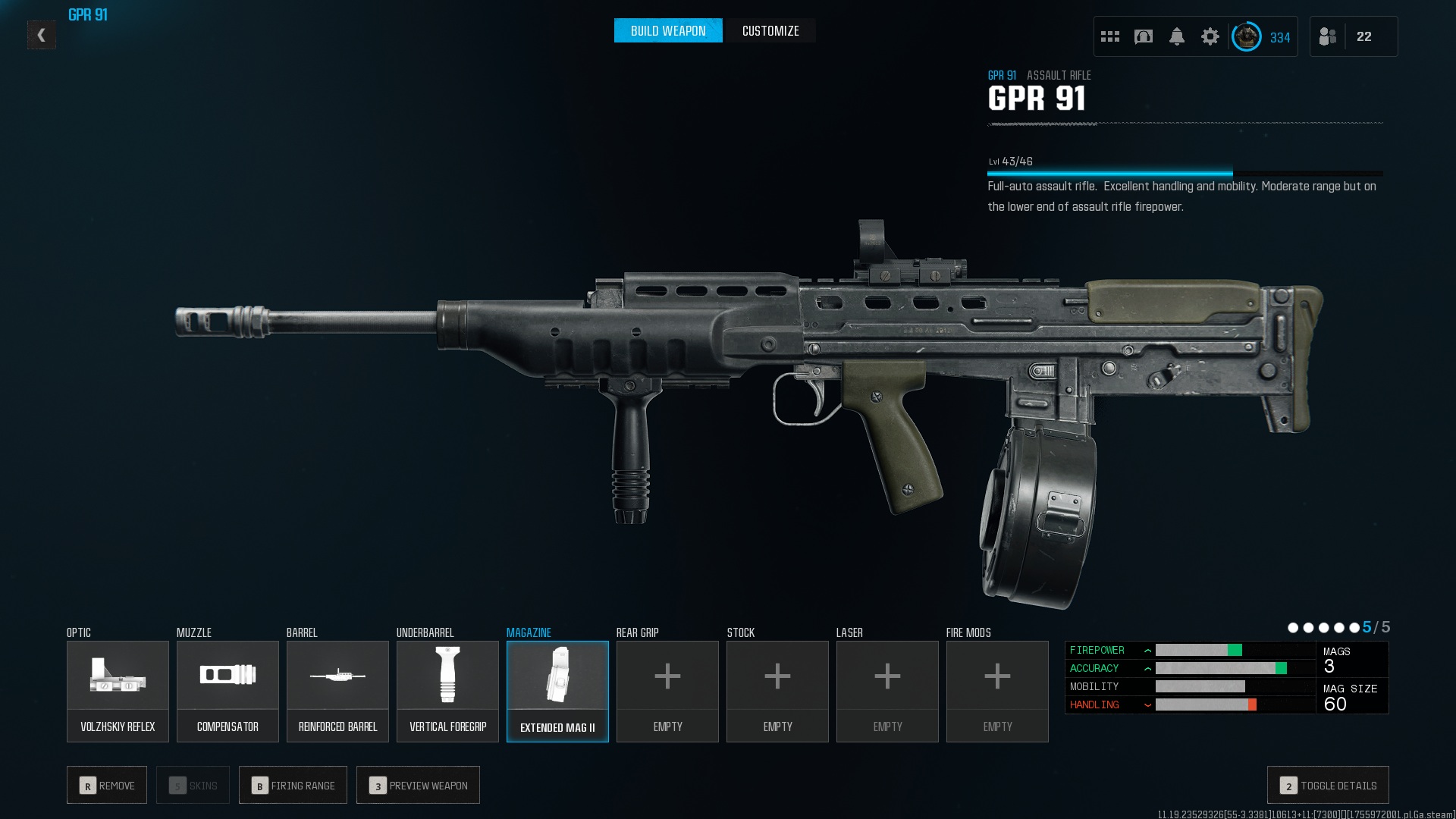Choose the Compensator muzzle slot
The width and height of the screenshot is (1456, 819).
[227, 691]
